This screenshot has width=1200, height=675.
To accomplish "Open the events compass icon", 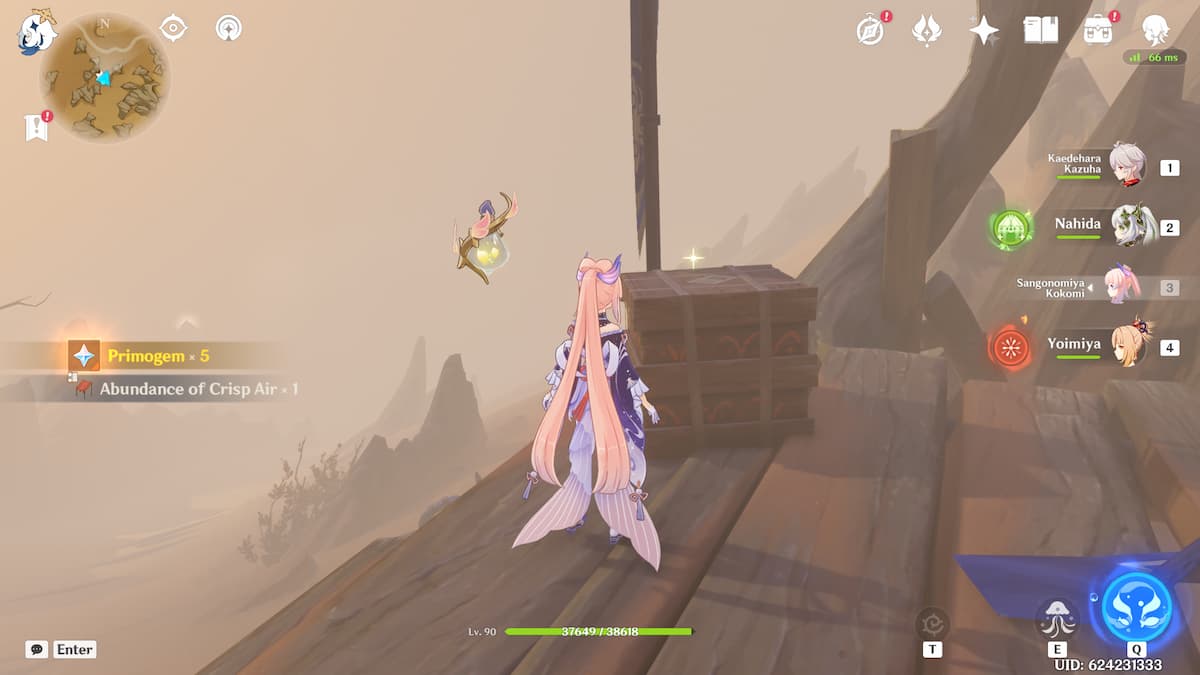I will tap(871, 30).
